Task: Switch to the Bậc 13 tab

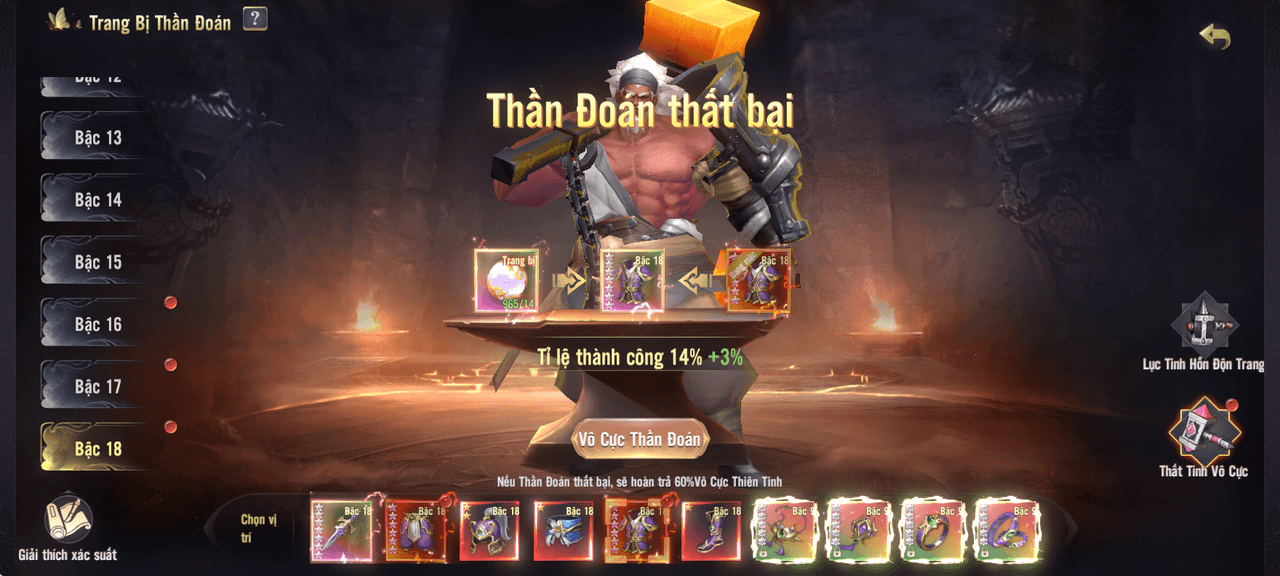Action: [x=97, y=137]
